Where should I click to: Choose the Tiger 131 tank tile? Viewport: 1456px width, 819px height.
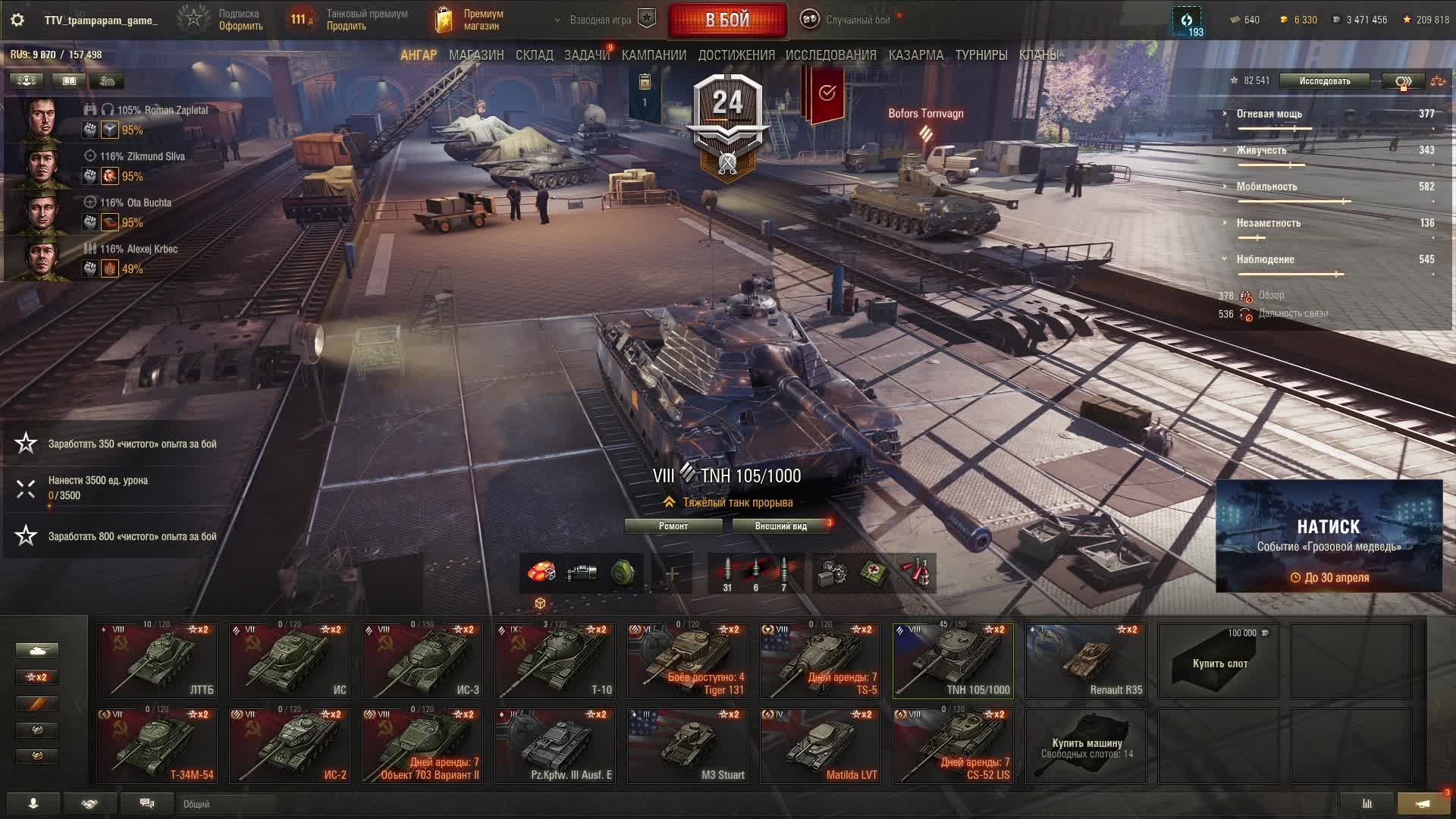coord(688,661)
